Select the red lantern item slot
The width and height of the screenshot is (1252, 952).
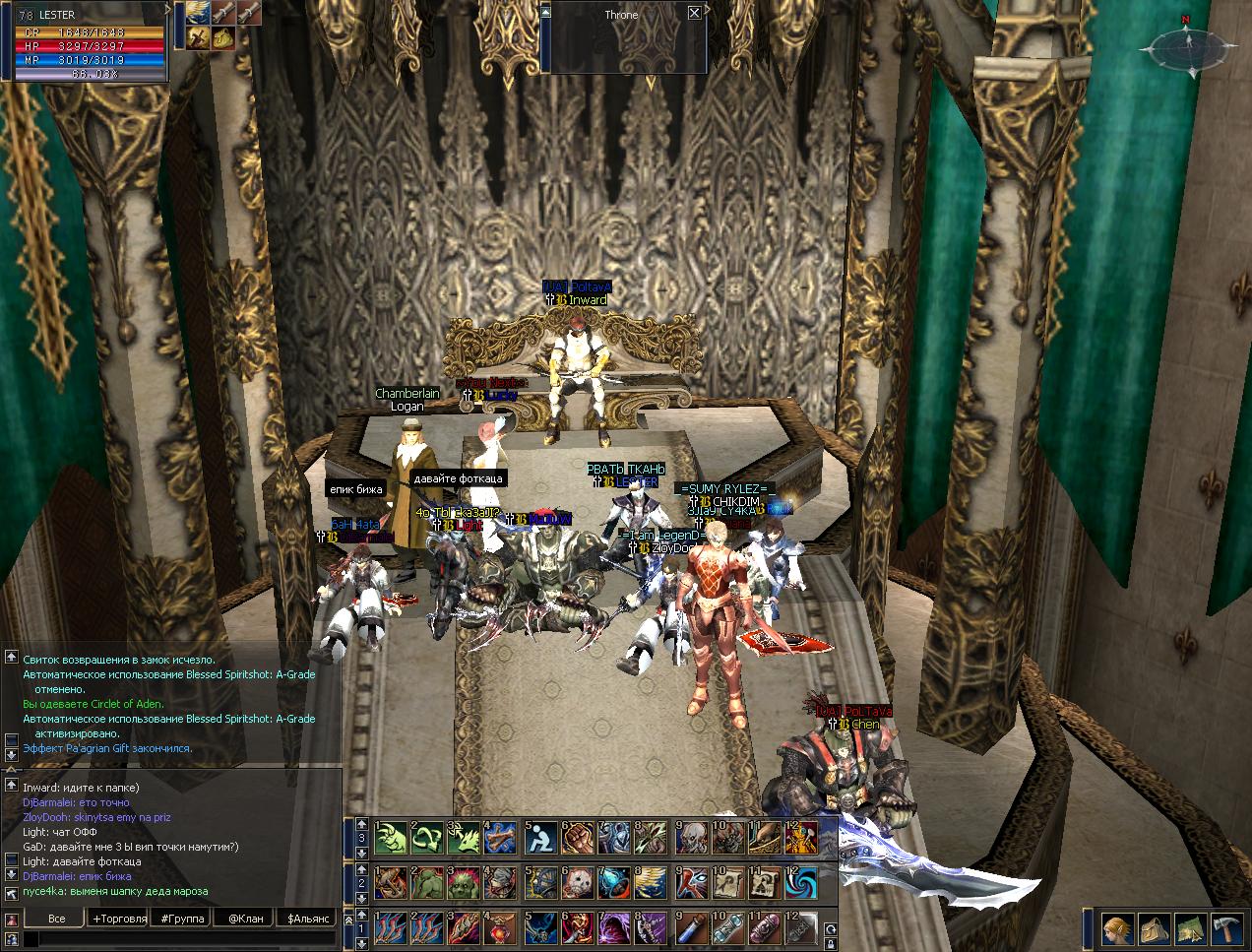click(502, 927)
